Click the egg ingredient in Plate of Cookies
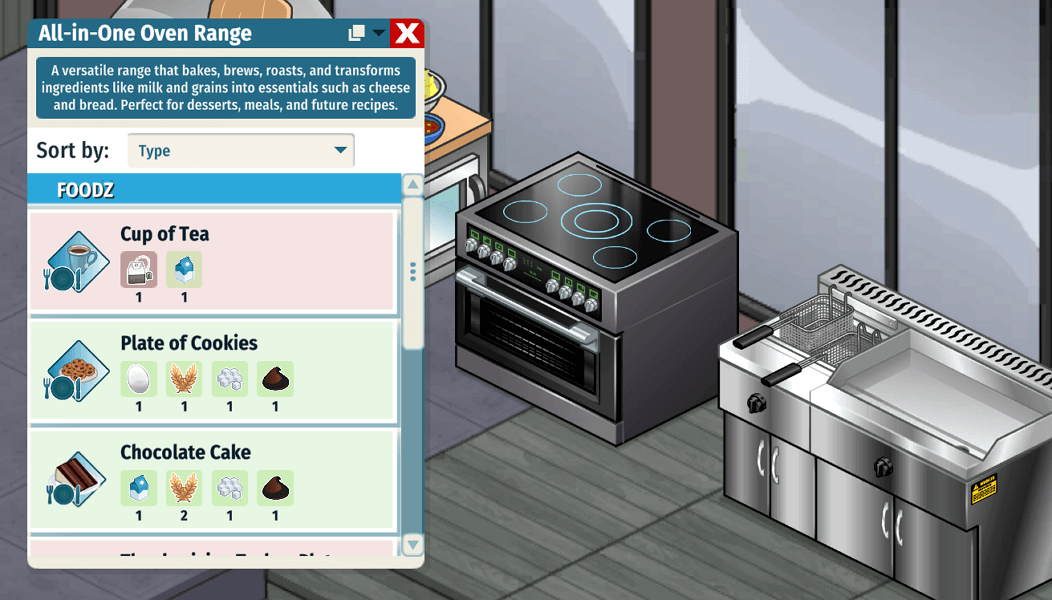The height and width of the screenshot is (600, 1052). pyautogui.click(x=138, y=379)
